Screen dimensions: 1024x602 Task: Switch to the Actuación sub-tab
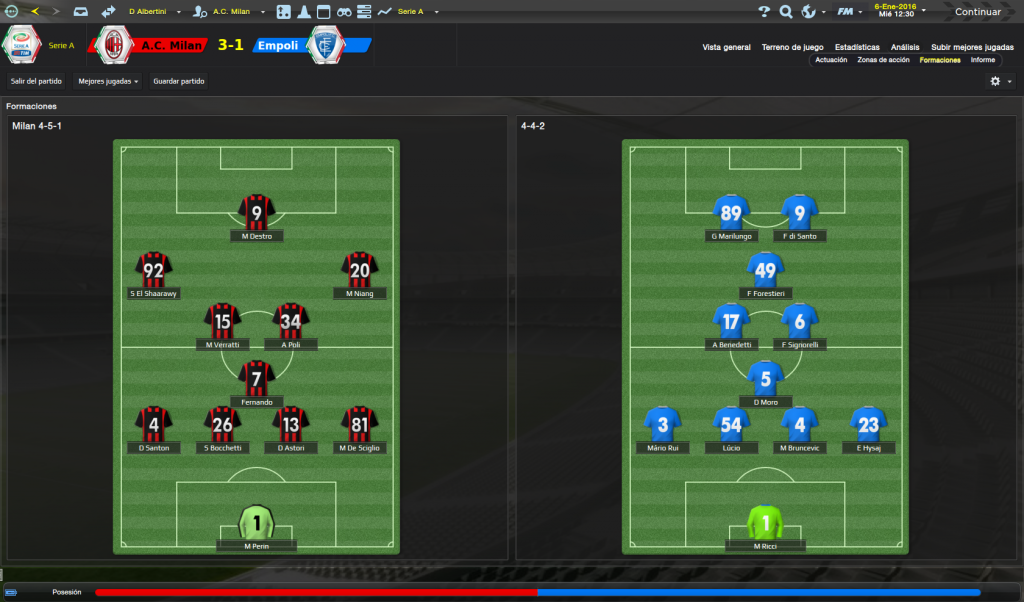[x=831, y=60]
